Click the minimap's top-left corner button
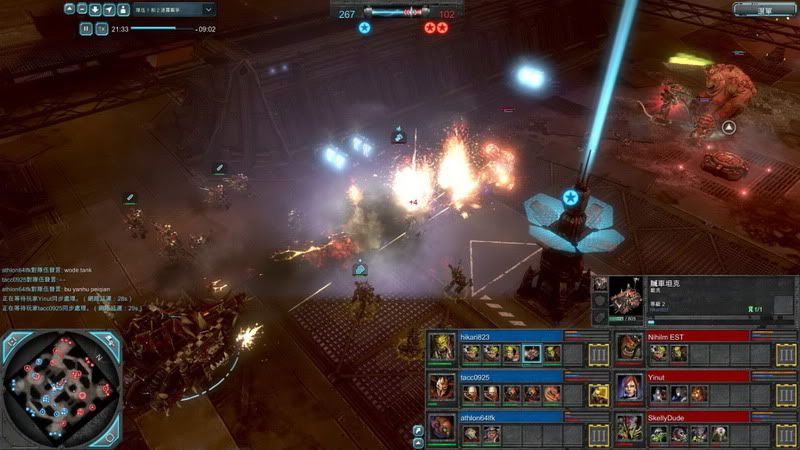The width and height of the screenshot is (800, 450). tap(12, 342)
